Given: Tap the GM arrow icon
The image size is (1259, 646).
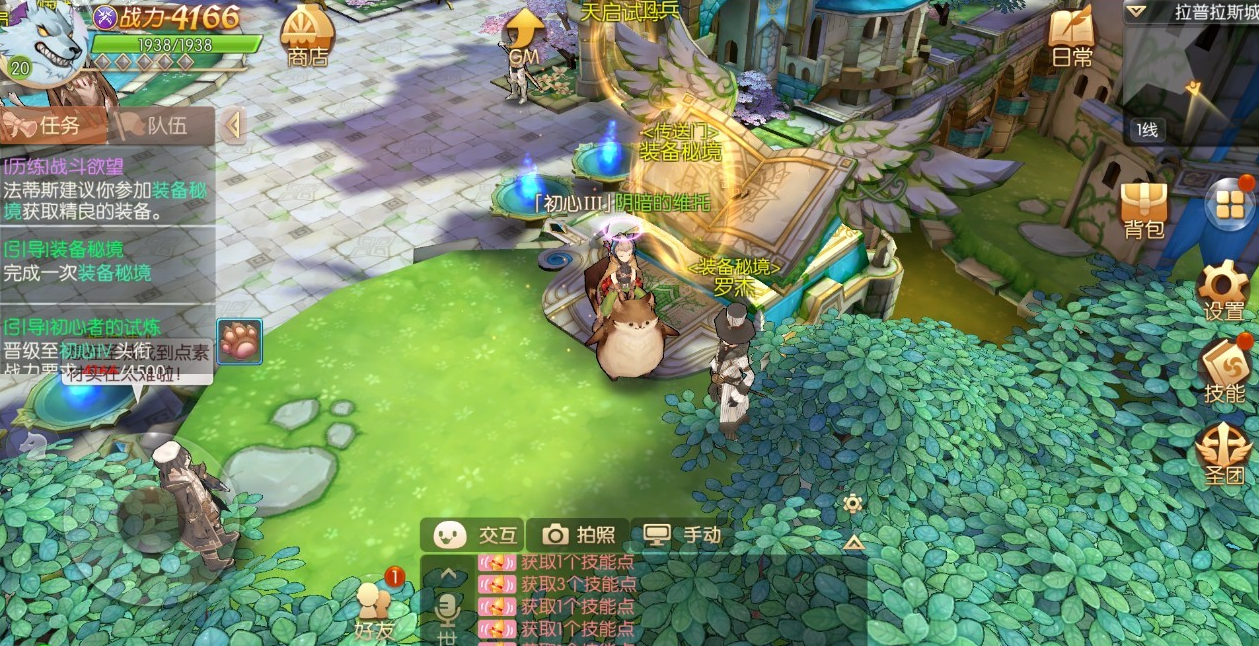Looking at the screenshot, I should point(524,37).
